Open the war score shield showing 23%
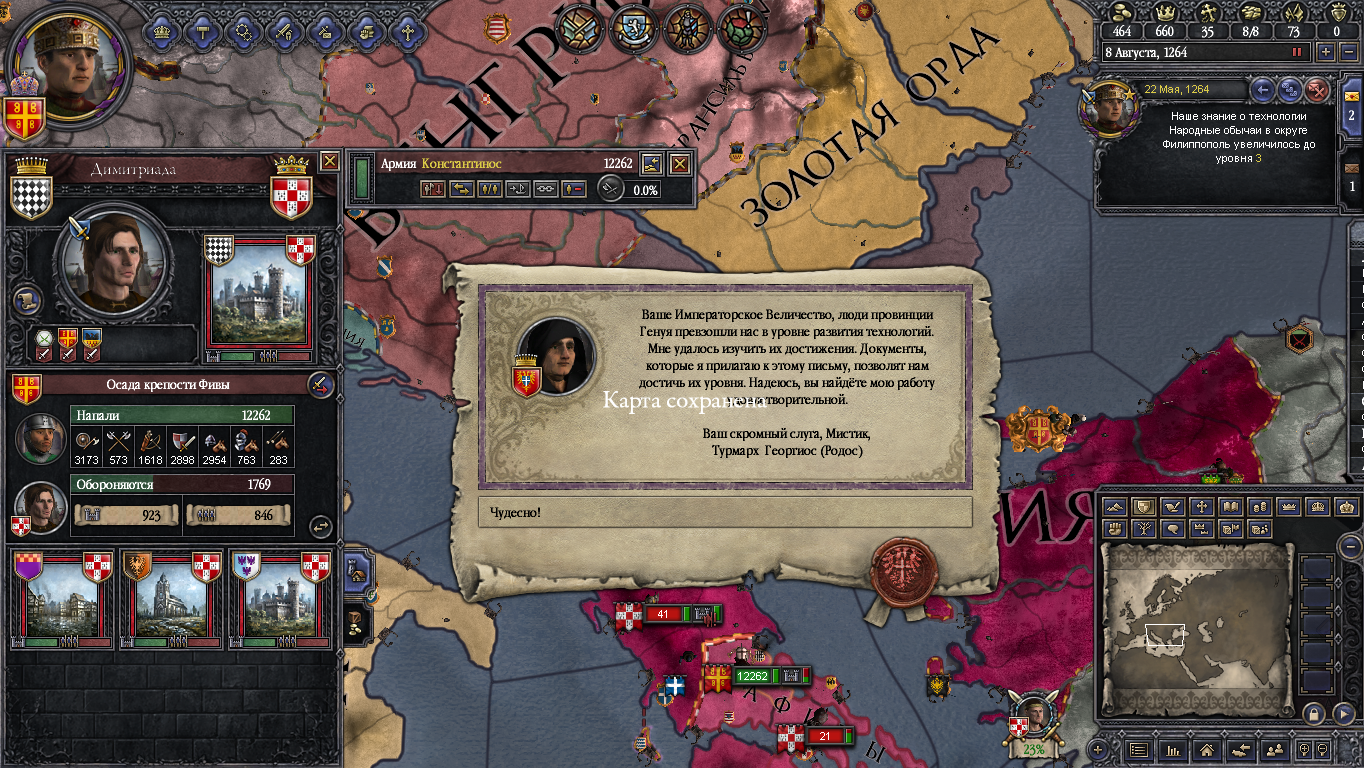The image size is (1364, 768). 1032,724
